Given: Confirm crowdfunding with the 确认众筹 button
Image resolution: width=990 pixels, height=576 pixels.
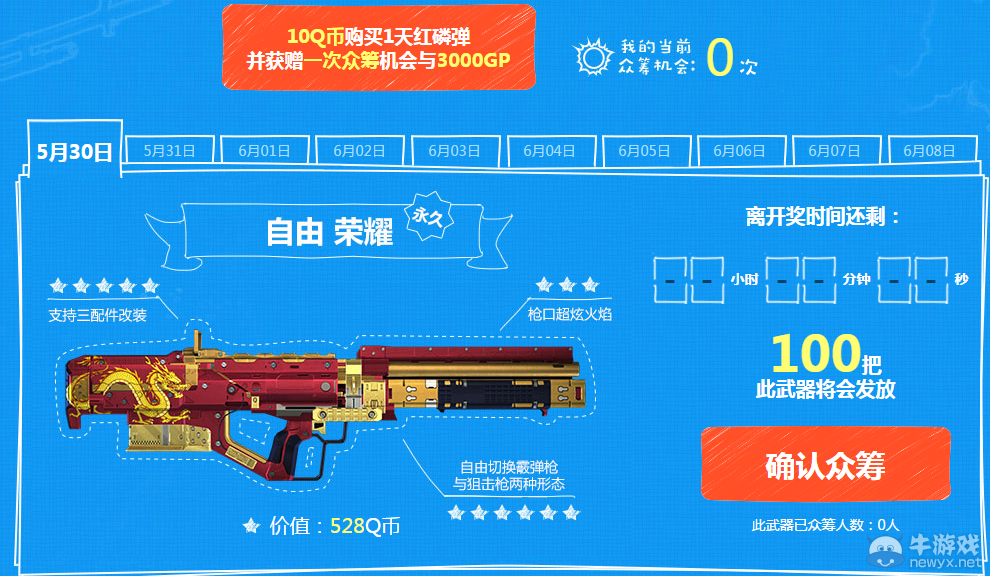Looking at the screenshot, I should click(825, 464).
